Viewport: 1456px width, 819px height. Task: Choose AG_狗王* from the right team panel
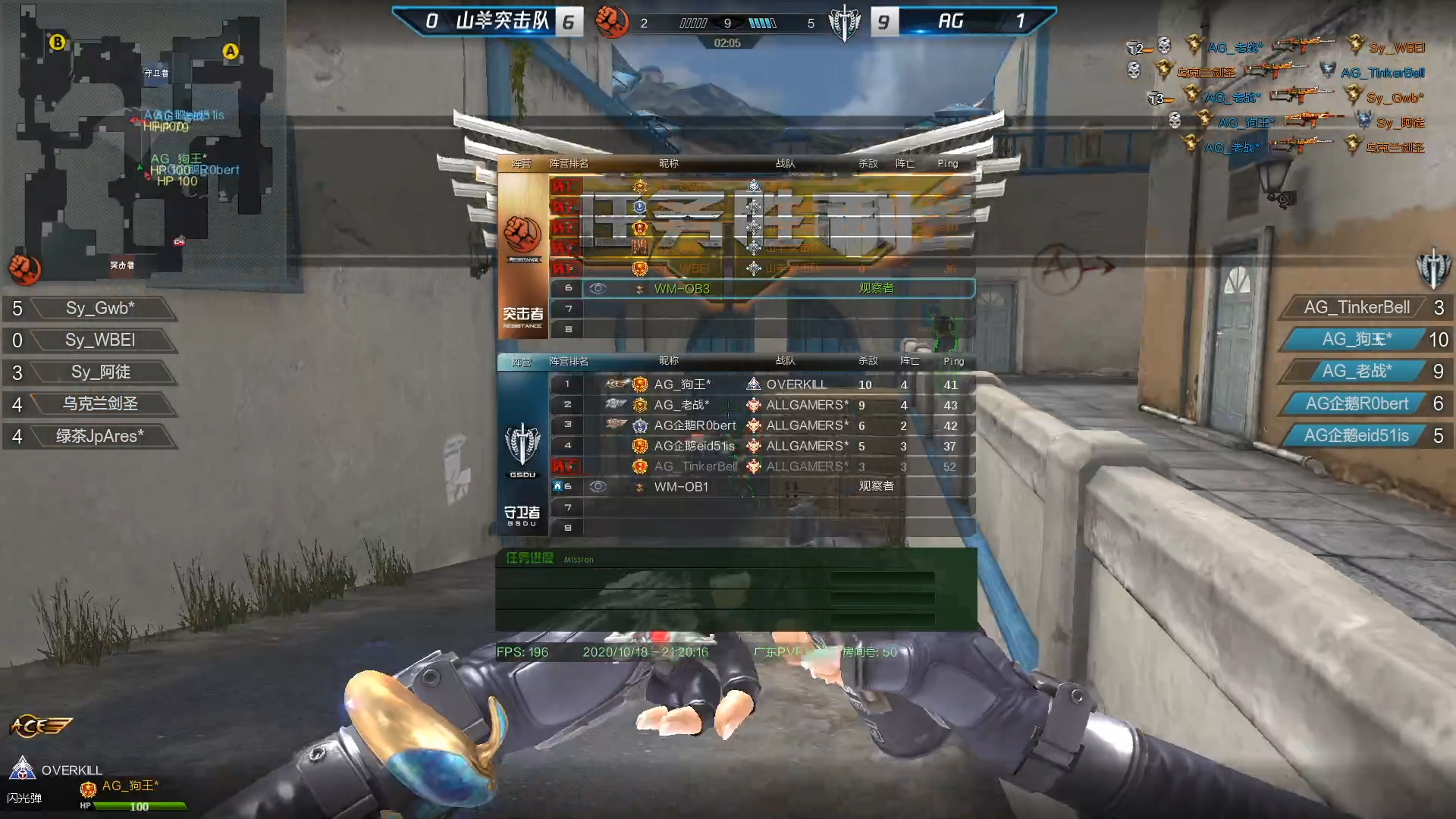tap(1356, 340)
